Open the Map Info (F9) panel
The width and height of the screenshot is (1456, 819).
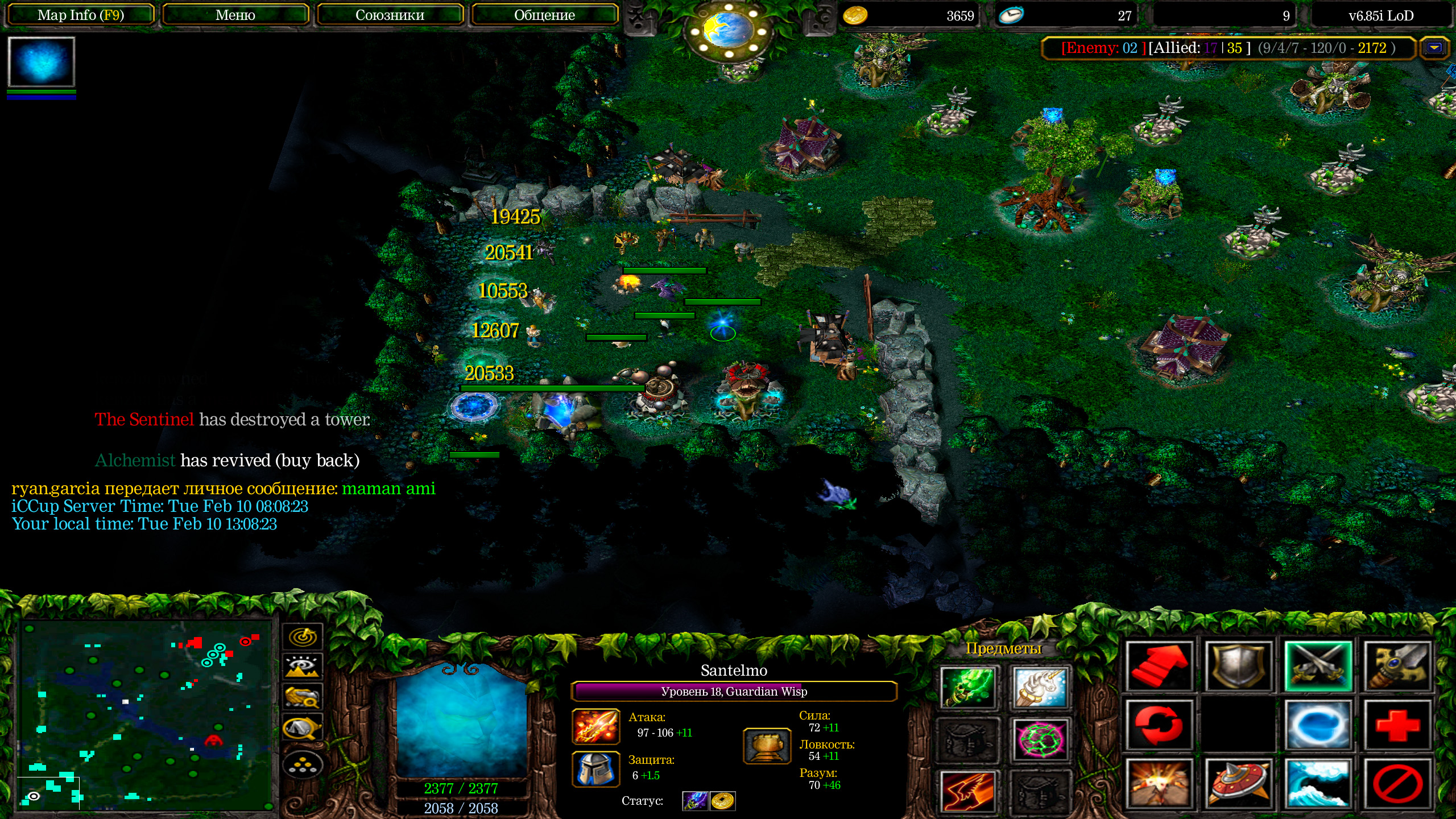click(x=80, y=15)
